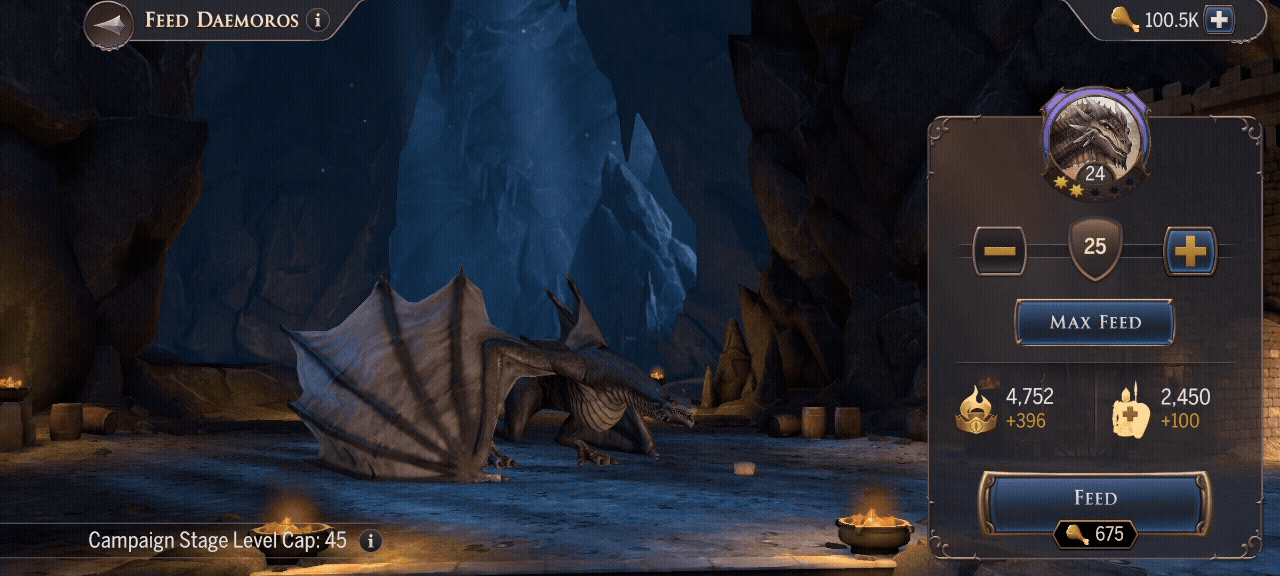Open Feed Daemoros info tooltip
This screenshot has width=1280, height=576.
[318, 20]
